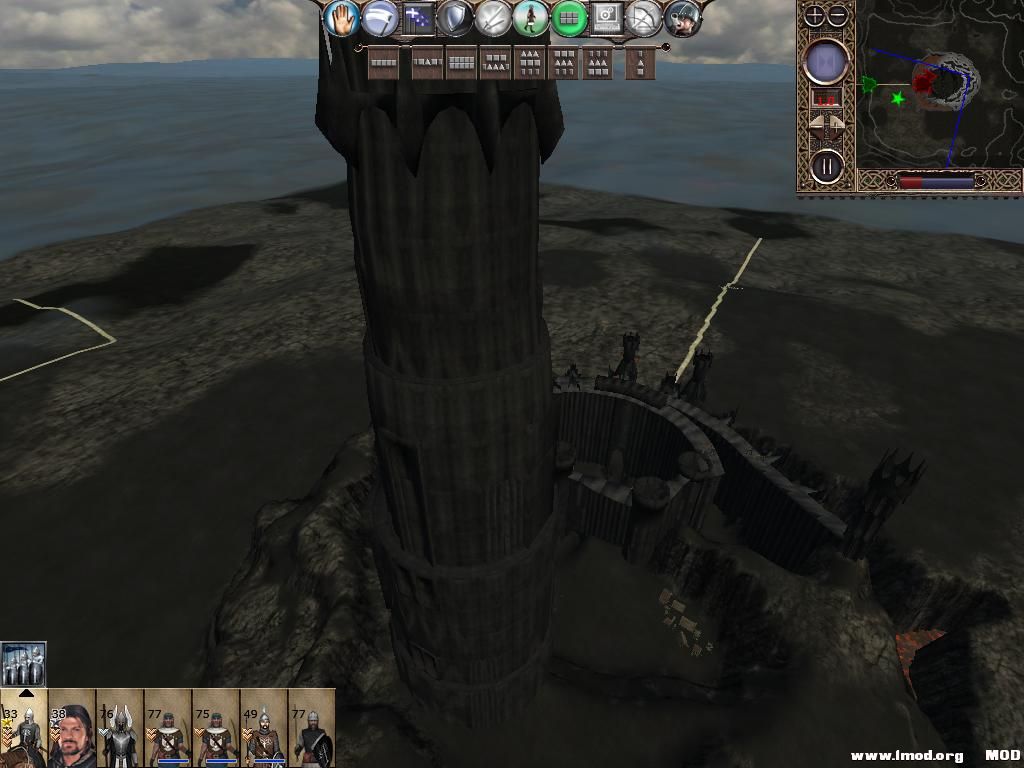Zoom out the minimap with minus button
The width and height of the screenshot is (1024, 768).
click(x=838, y=15)
